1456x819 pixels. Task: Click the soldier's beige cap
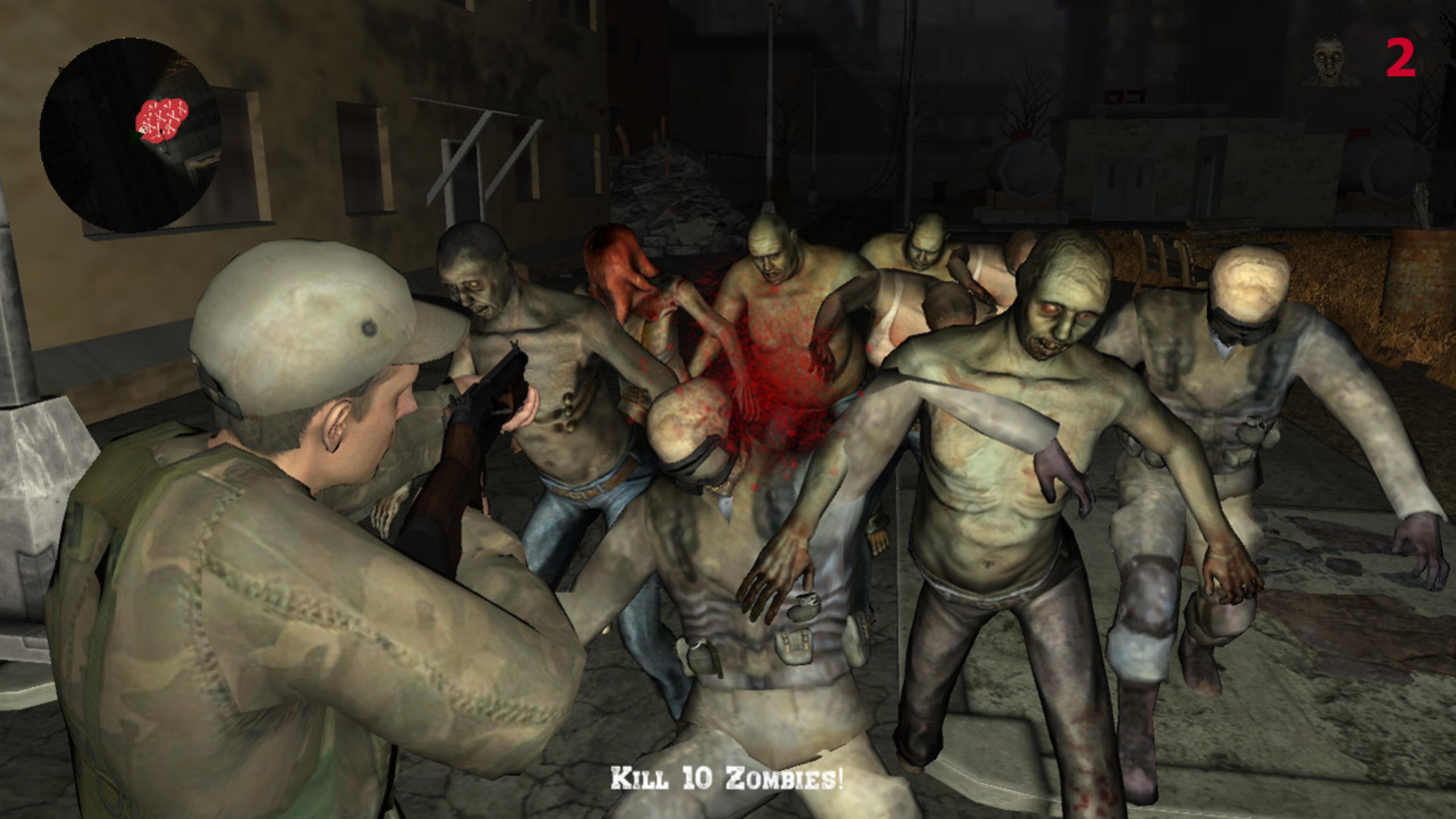coord(305,322)
